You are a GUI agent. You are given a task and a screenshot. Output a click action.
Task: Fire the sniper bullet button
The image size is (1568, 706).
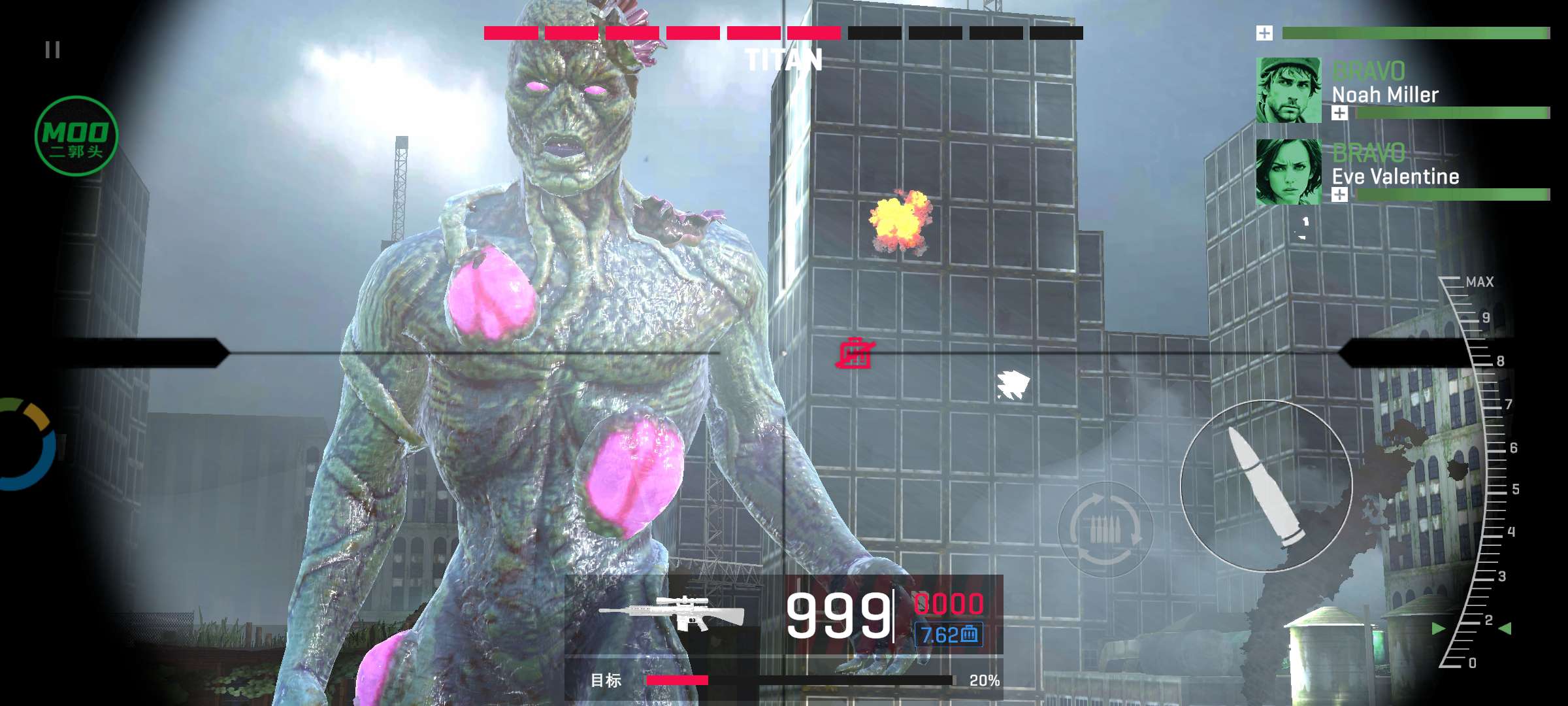[x=1266, y=486]
